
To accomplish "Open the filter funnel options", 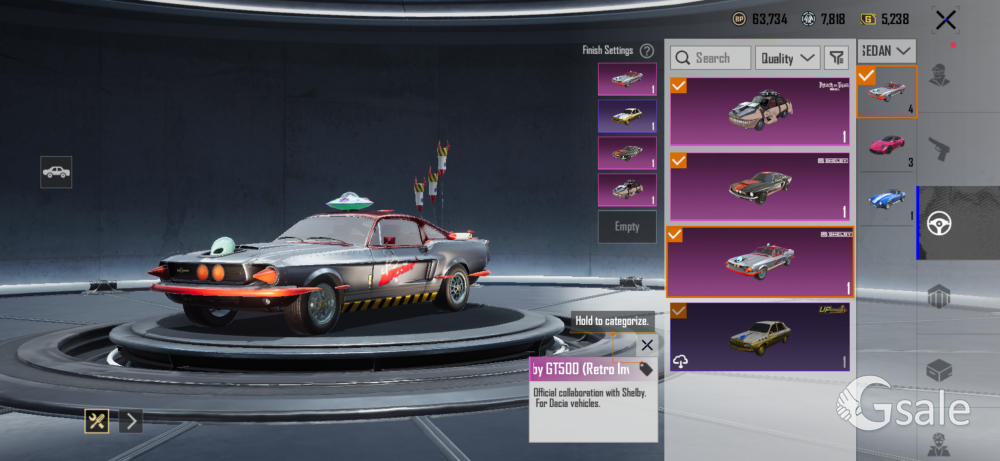I will [837, 58].
